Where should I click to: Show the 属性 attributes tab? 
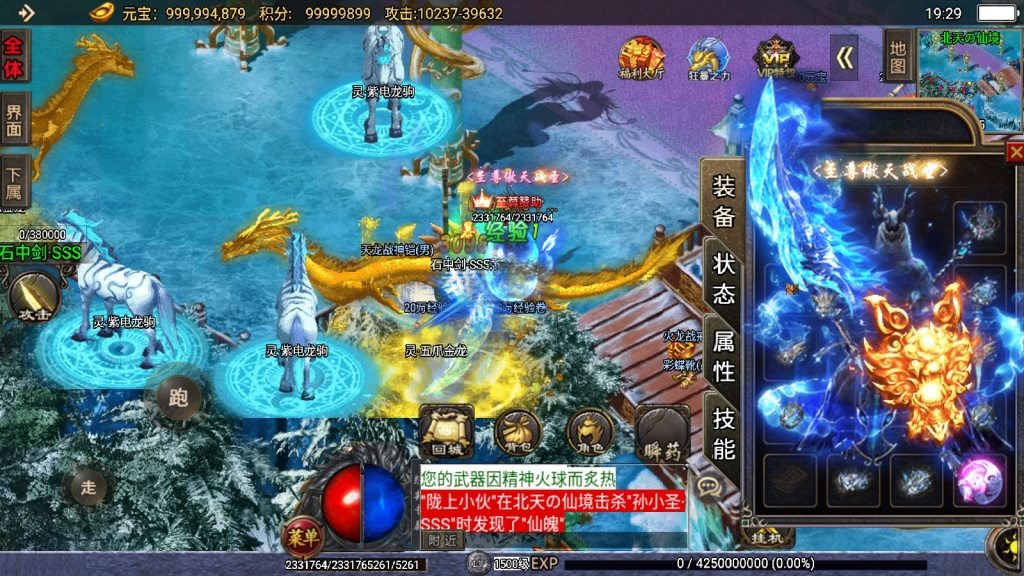pos(723,356)
